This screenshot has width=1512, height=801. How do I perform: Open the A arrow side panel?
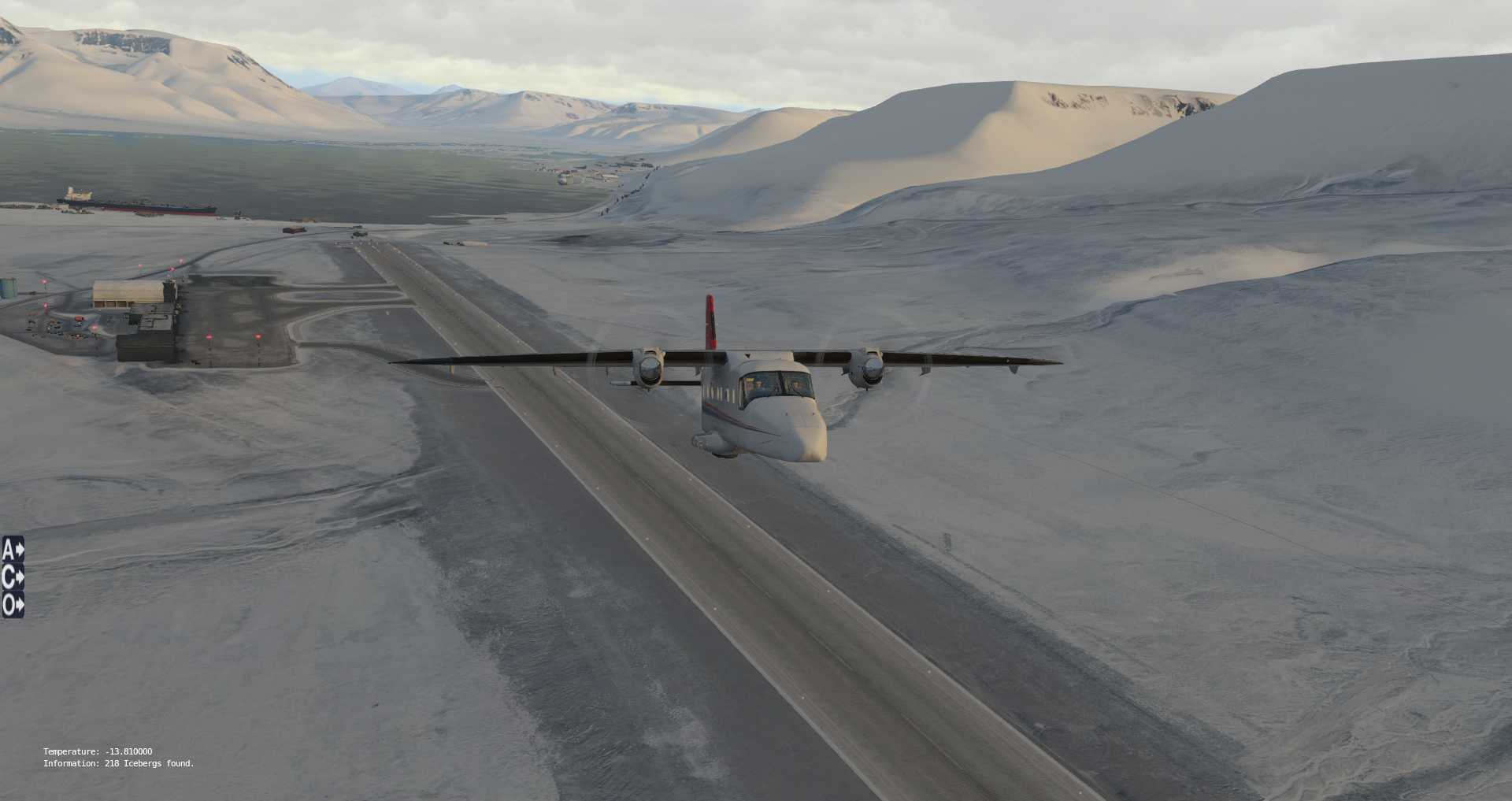pos(13,549)
